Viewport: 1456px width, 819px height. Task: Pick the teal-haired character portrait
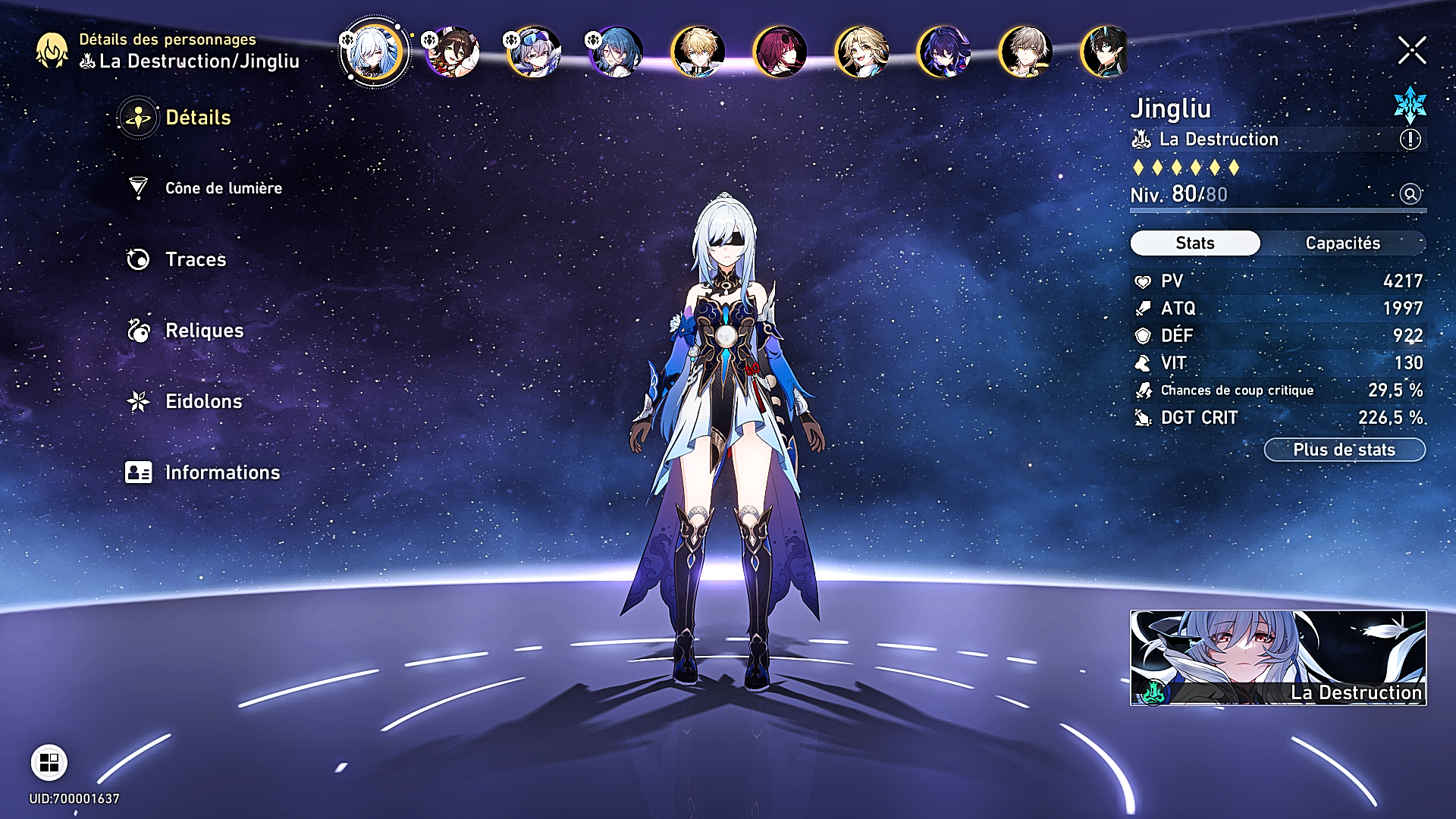coord(616,52)
